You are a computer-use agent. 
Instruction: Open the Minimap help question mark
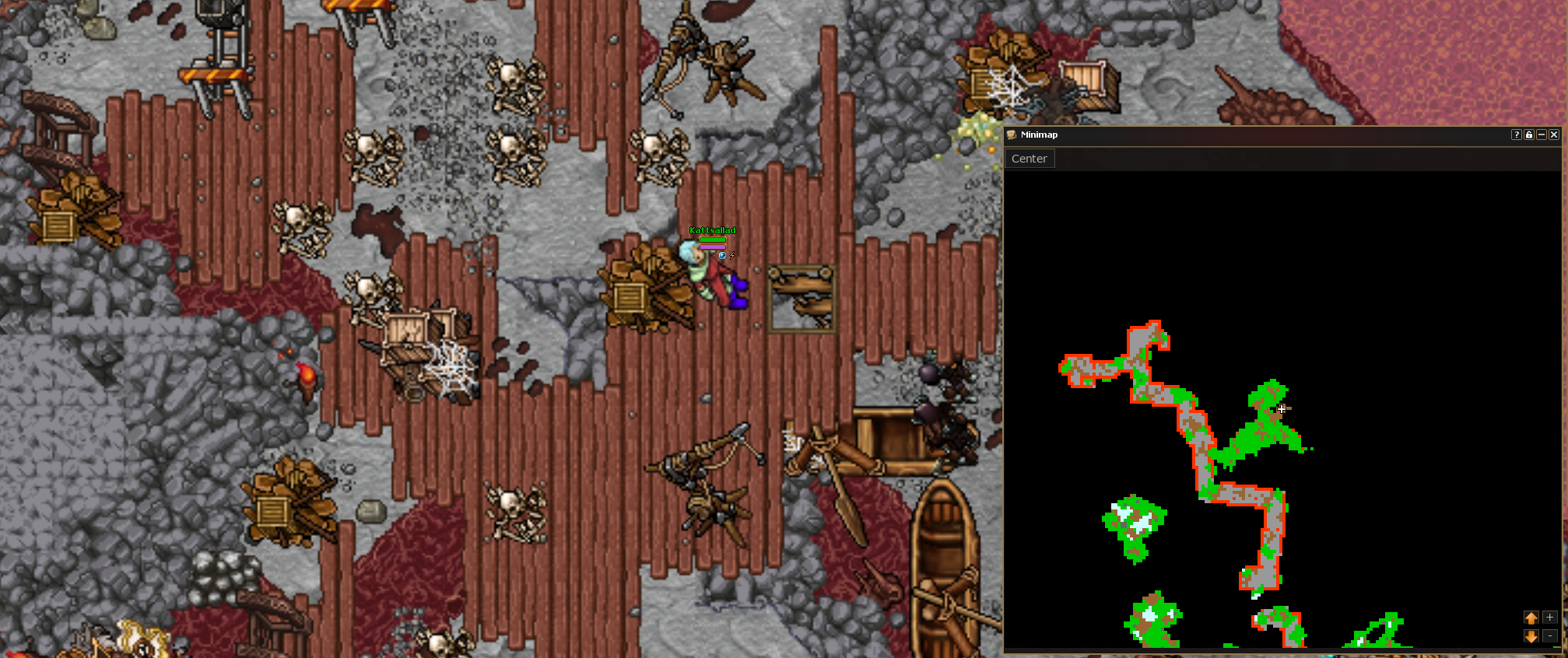click(x=1516, y=135)
